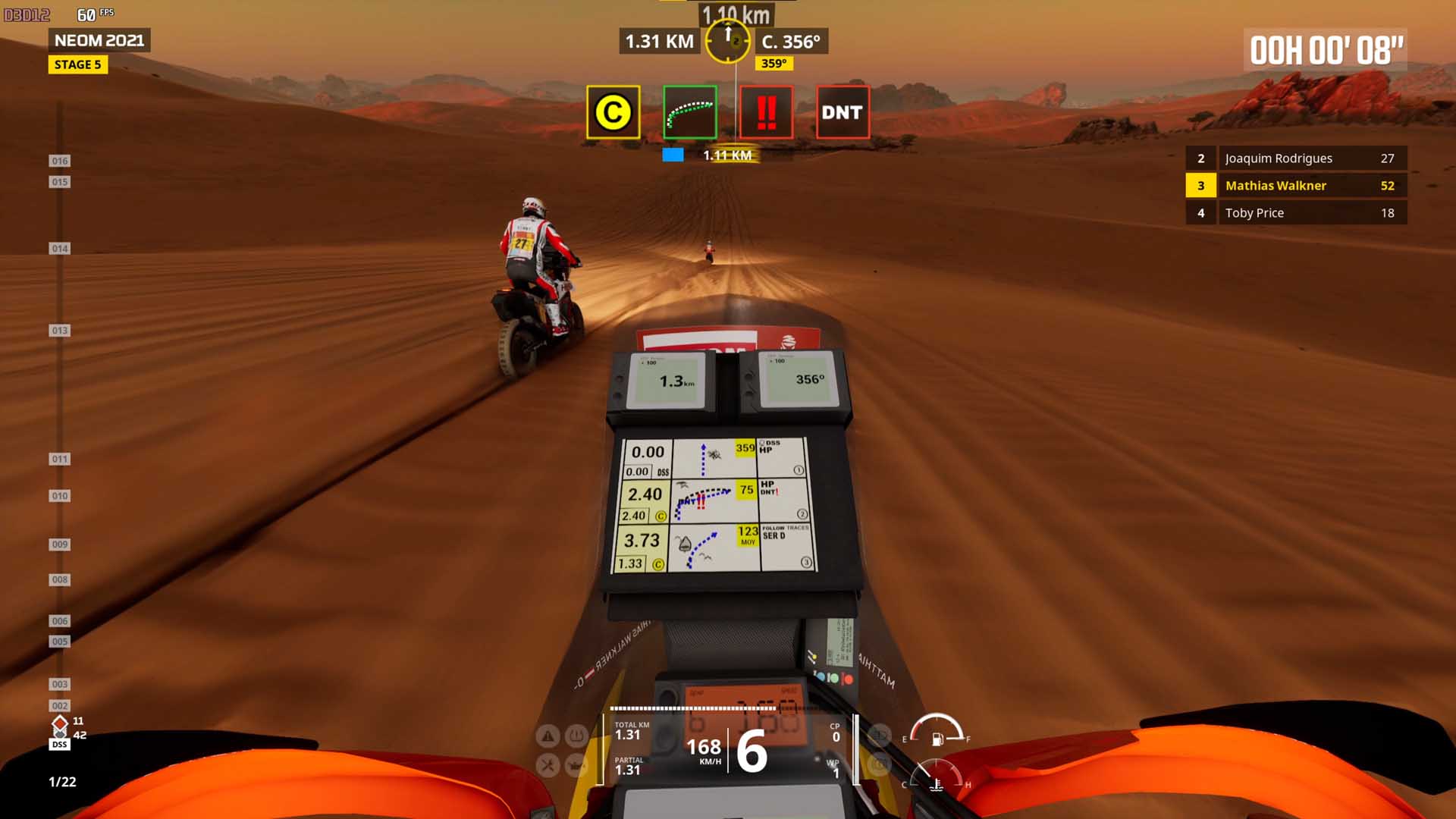Click the warning triangle damage icon
The image size is (1456, 819).
click(x=548, y=735)
